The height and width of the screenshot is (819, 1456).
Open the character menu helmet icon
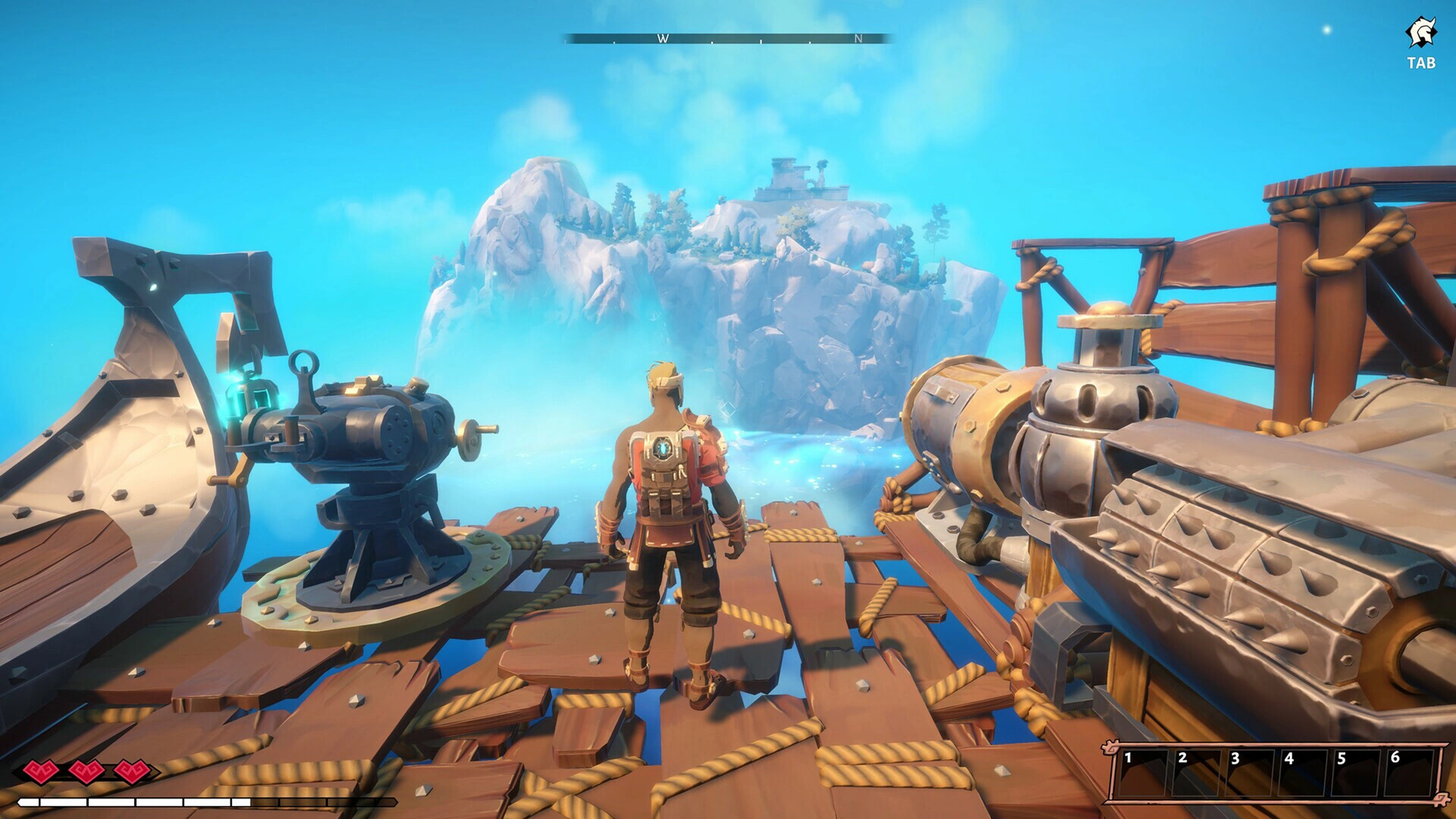[x=1421, y=34]
